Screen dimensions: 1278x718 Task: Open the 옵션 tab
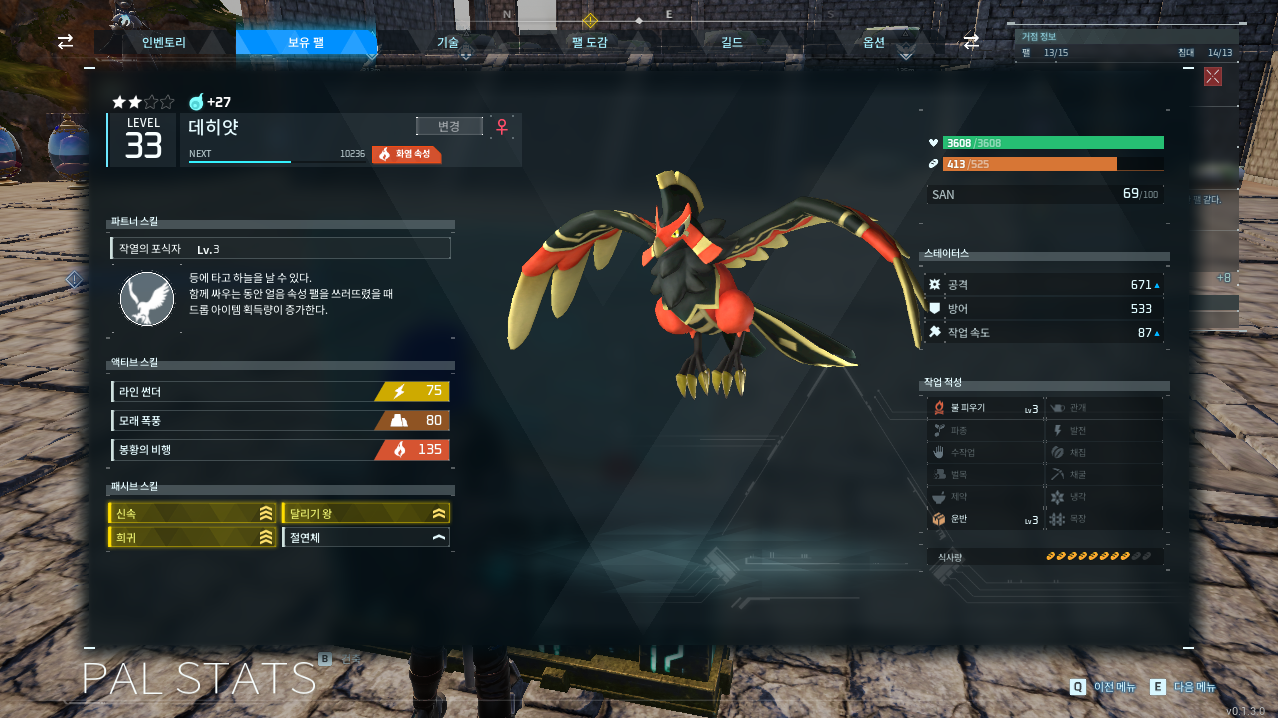tap(874, 42)
